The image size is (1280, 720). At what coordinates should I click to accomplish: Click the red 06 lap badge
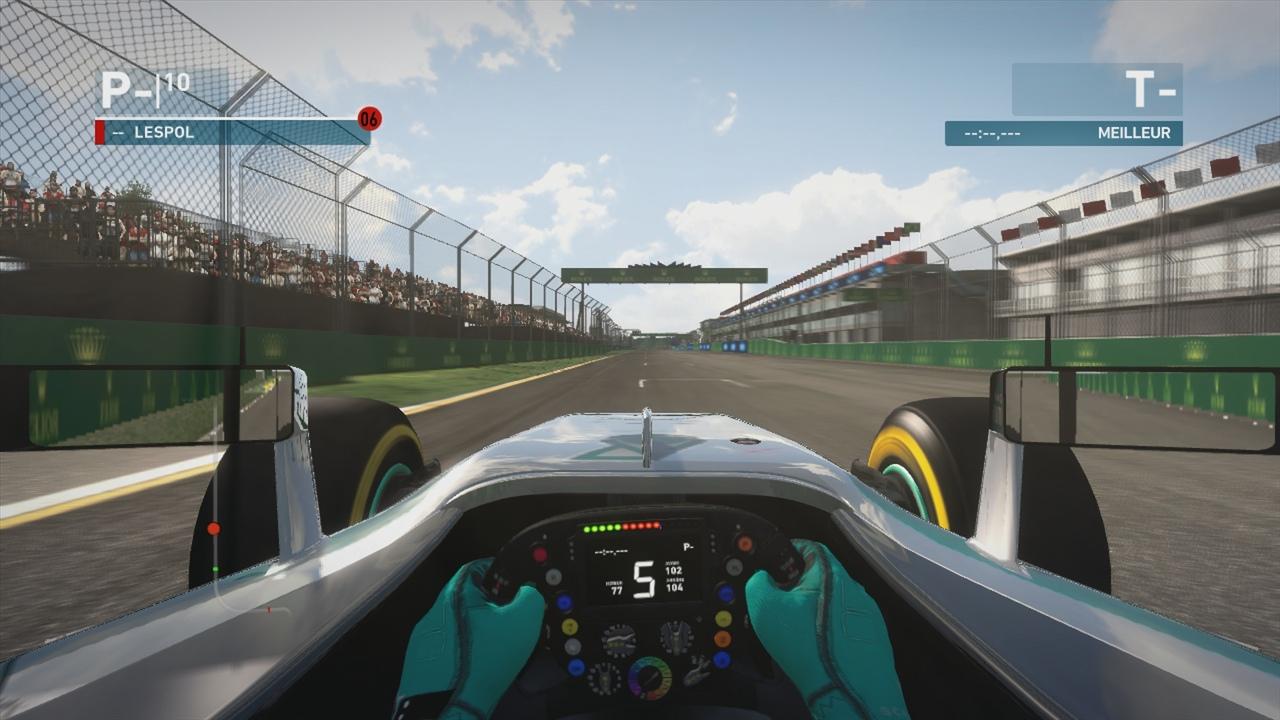(369, 119)
